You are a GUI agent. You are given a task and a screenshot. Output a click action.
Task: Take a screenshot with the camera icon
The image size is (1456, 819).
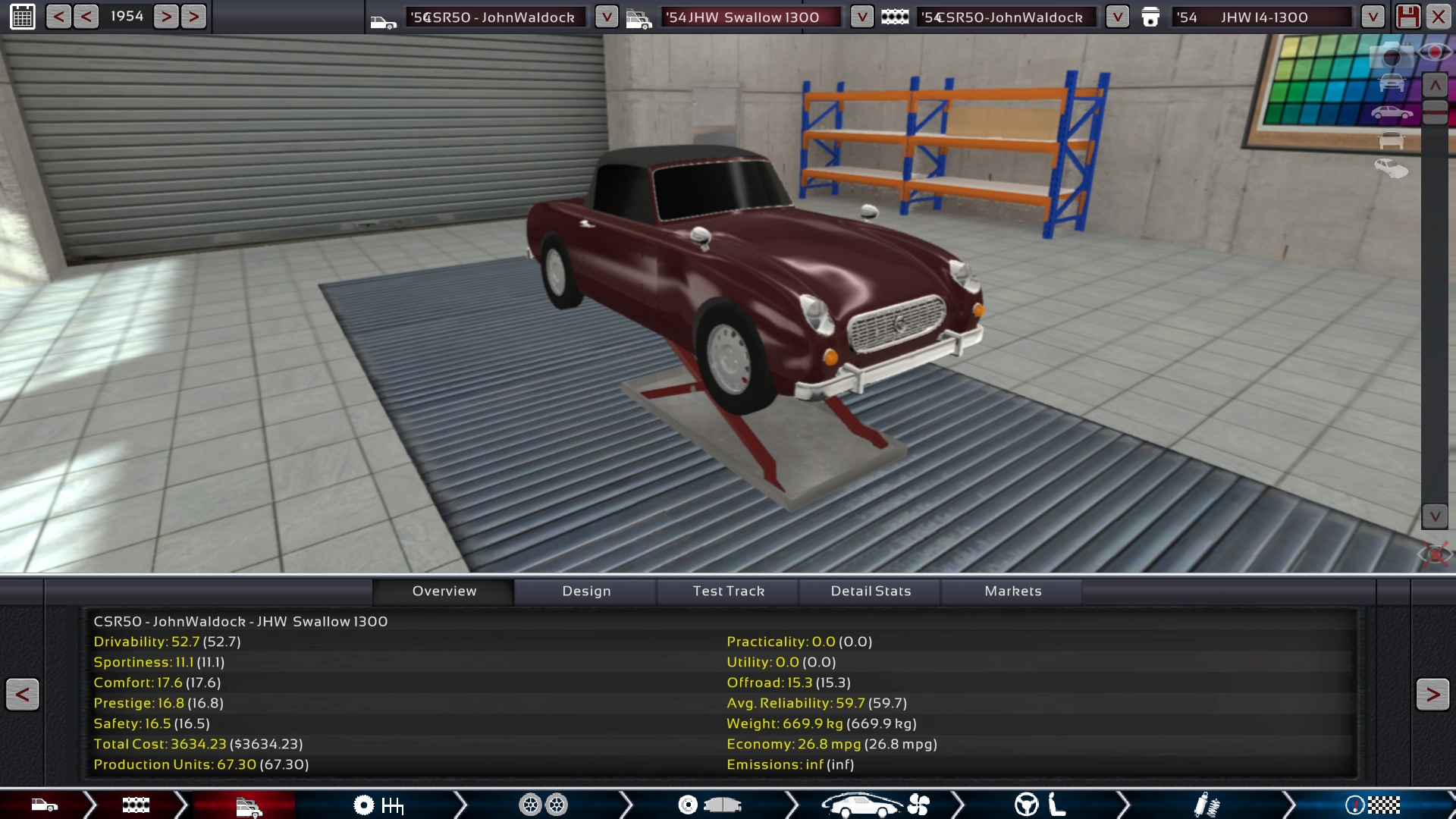(1392, 56)
